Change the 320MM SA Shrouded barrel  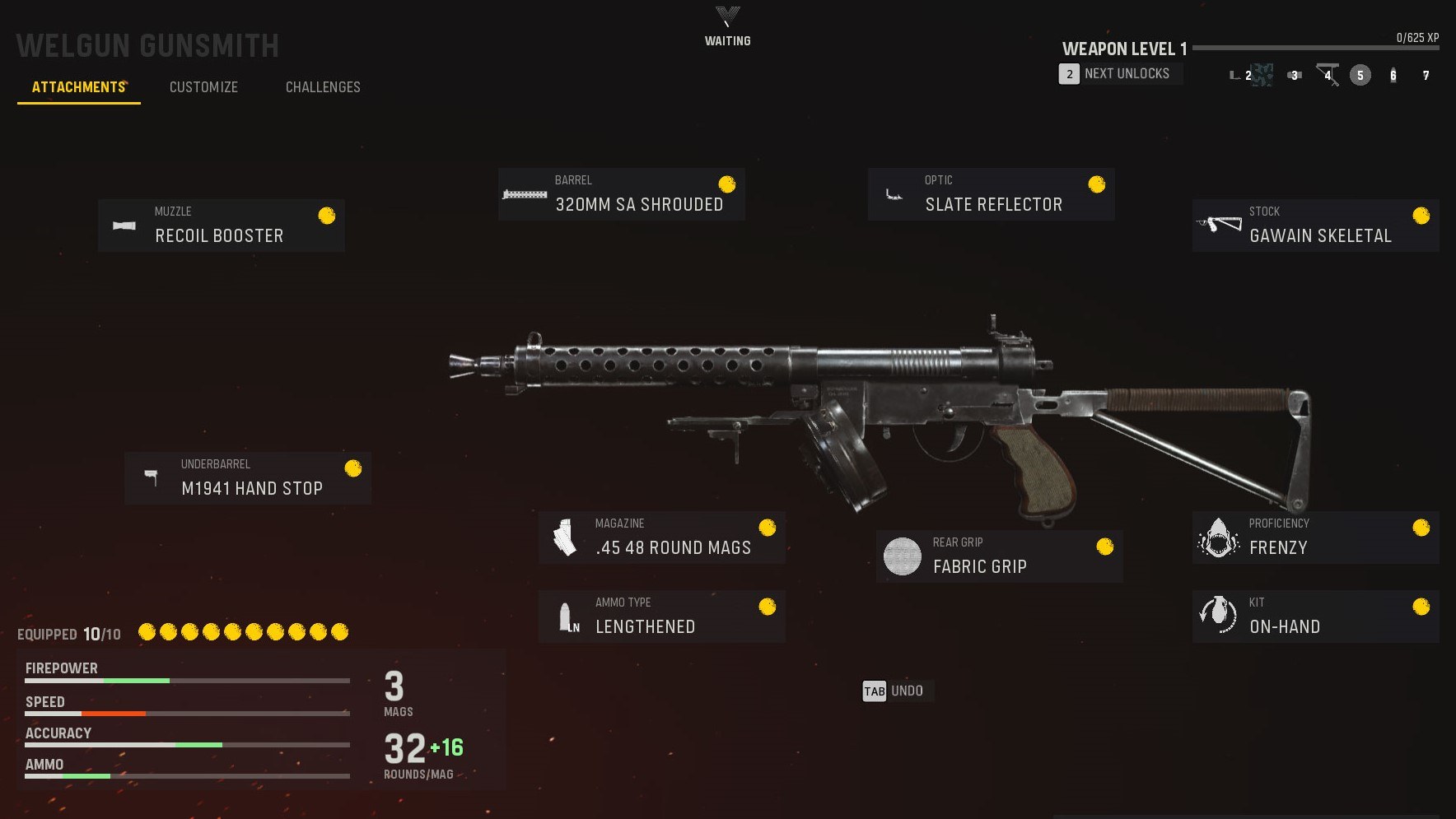tap(621, 194)
